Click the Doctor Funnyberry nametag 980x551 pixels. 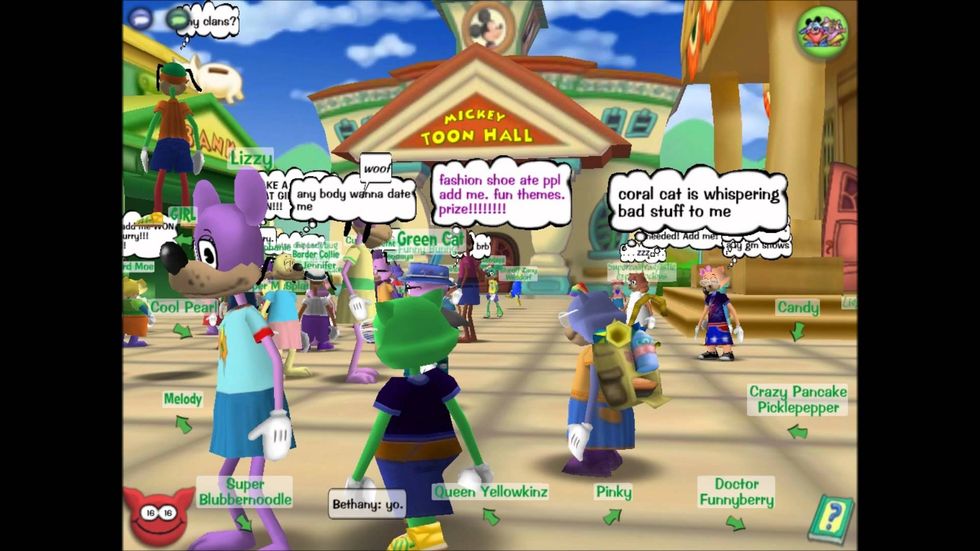tap(736, 492)
